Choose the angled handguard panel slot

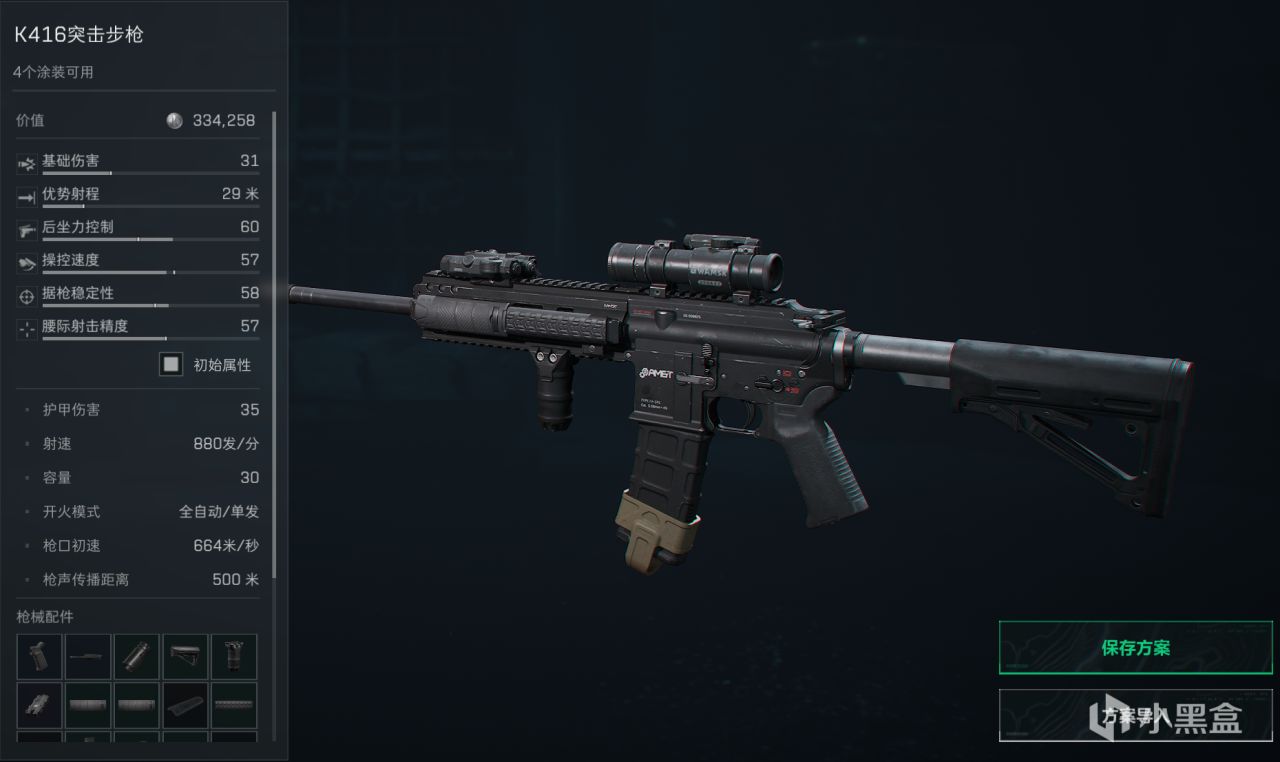click(186, 705)
